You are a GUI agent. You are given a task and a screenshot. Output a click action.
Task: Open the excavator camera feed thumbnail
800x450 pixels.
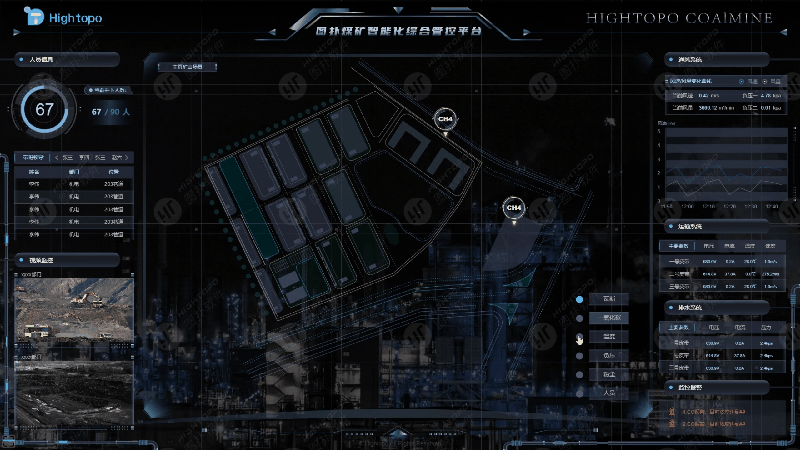tap(74, 308)
